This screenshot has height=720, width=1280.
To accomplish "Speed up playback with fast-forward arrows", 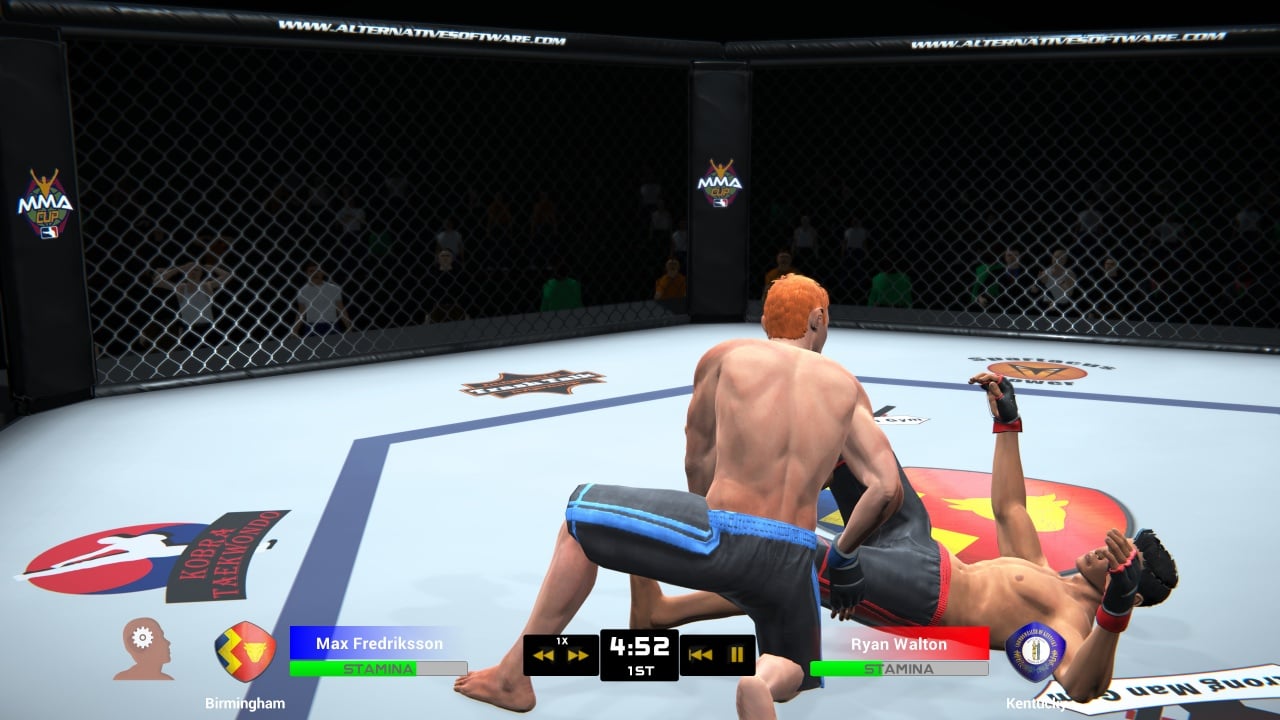I will tap(578, 656).
